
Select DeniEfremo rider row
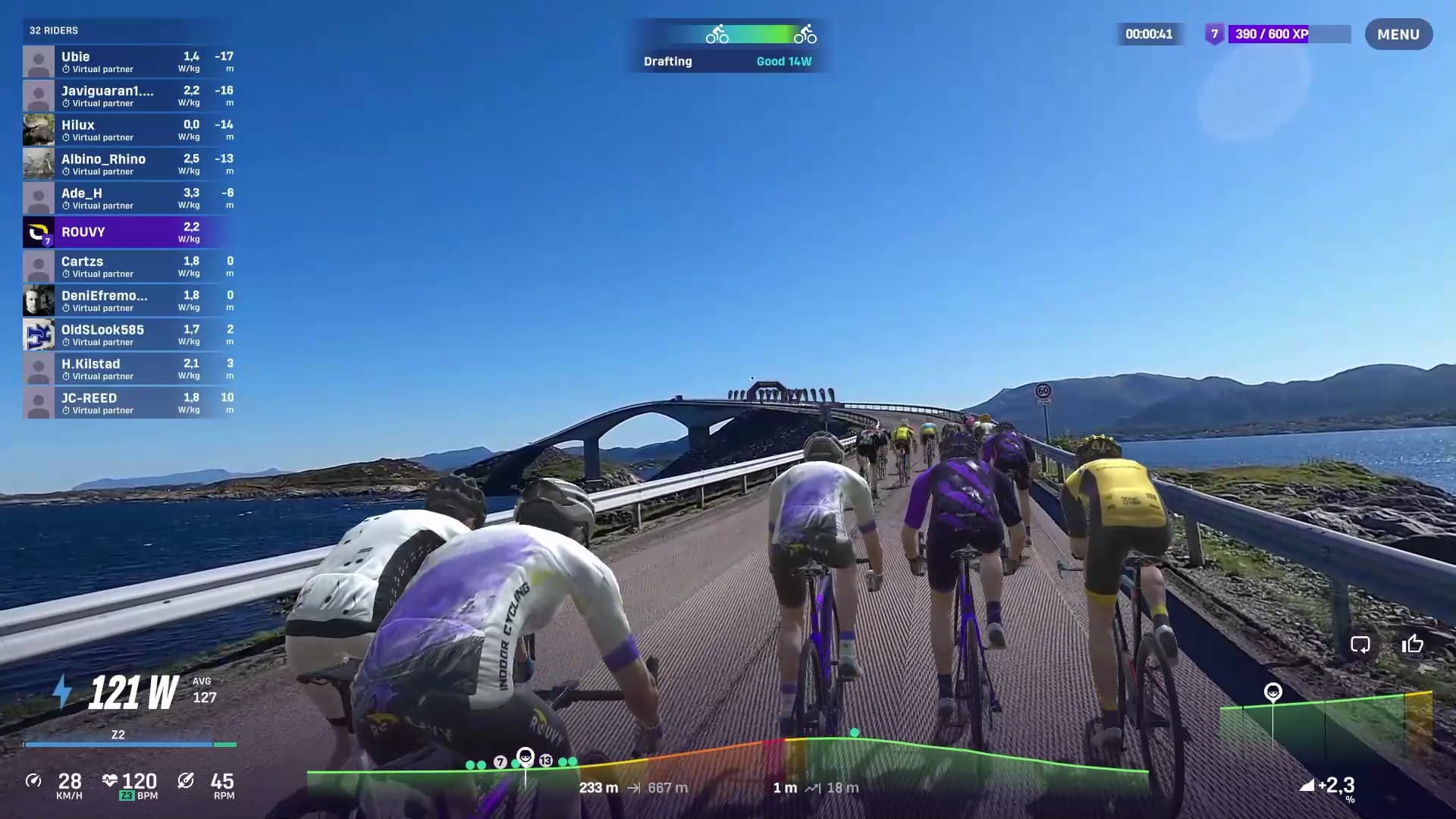(x=128, y=300)
